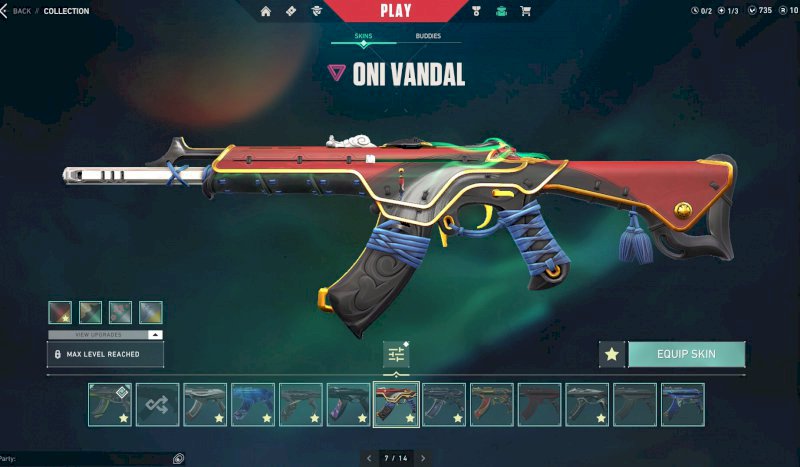Screen dimensions: 800x467
Task: Select the last blue Vandal skin thumbnail
Action: [x=683, y=404]
